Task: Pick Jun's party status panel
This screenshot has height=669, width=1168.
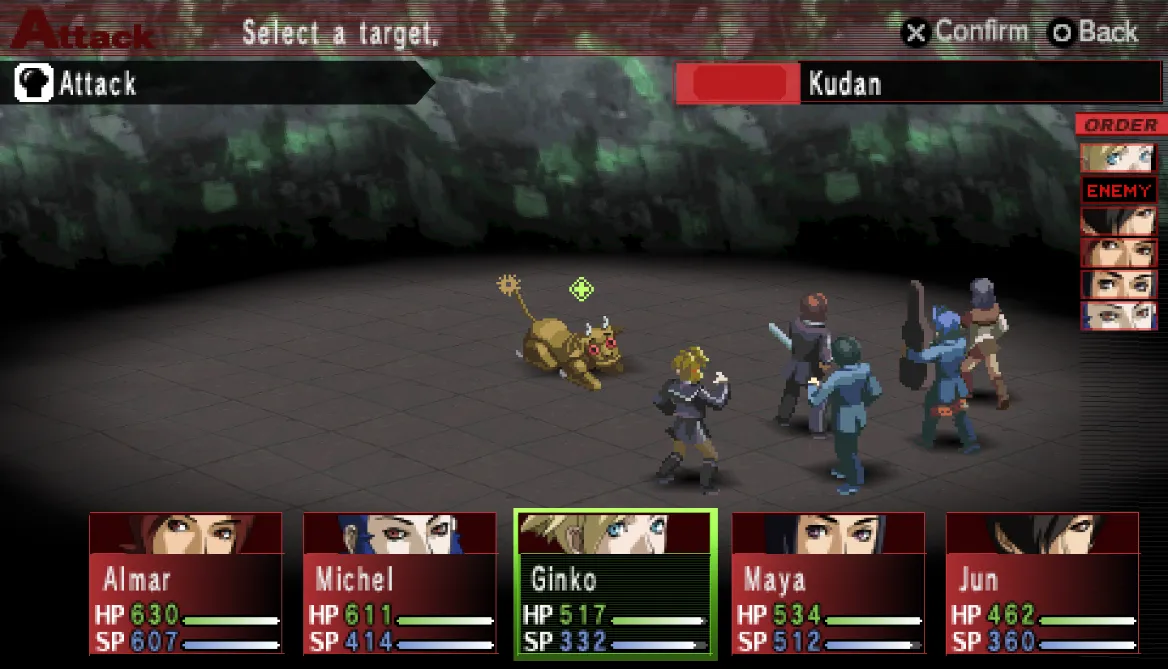Action: click(x=1042, y=582)
